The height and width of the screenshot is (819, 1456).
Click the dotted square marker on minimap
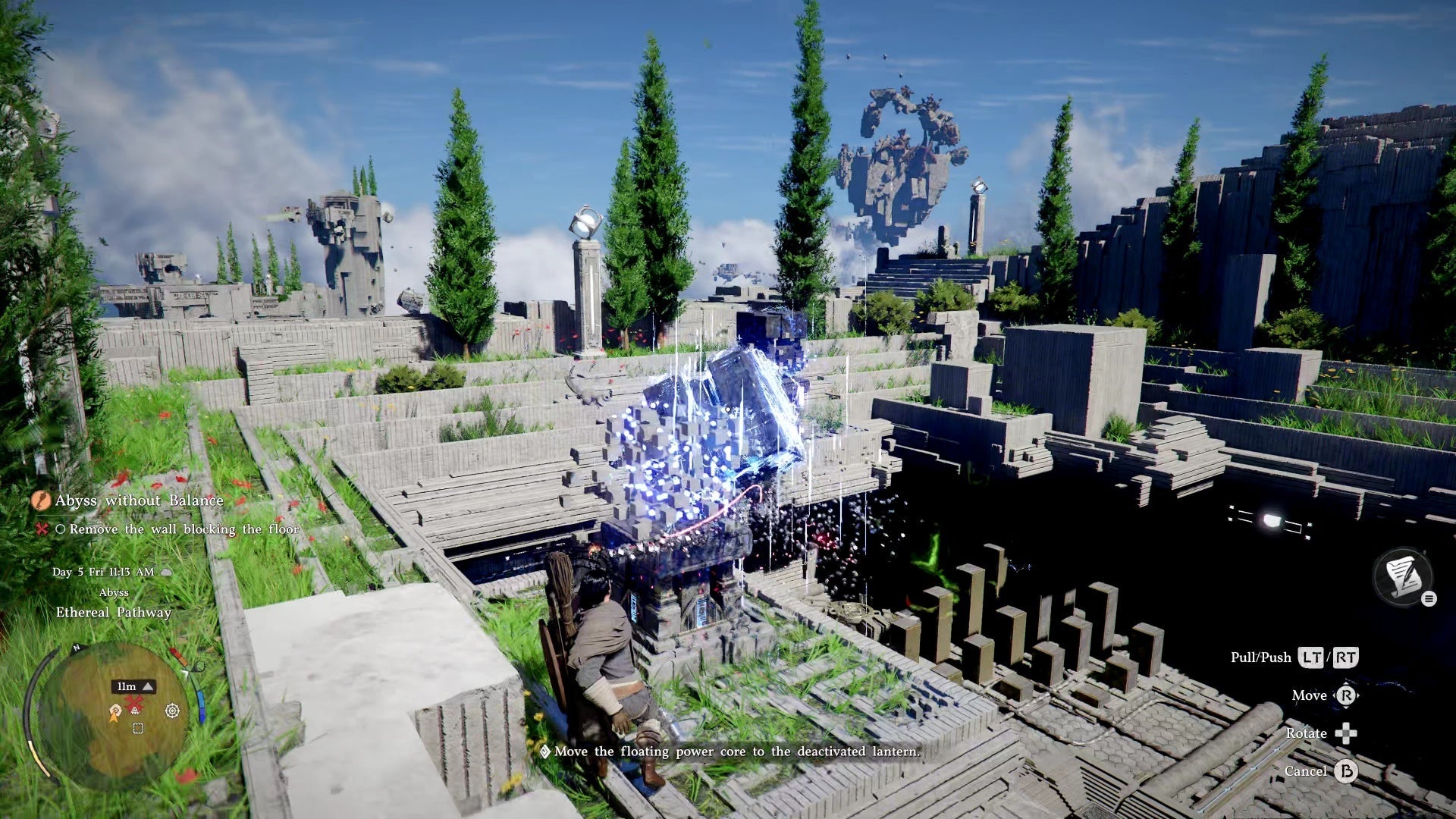tap(137, 729)
